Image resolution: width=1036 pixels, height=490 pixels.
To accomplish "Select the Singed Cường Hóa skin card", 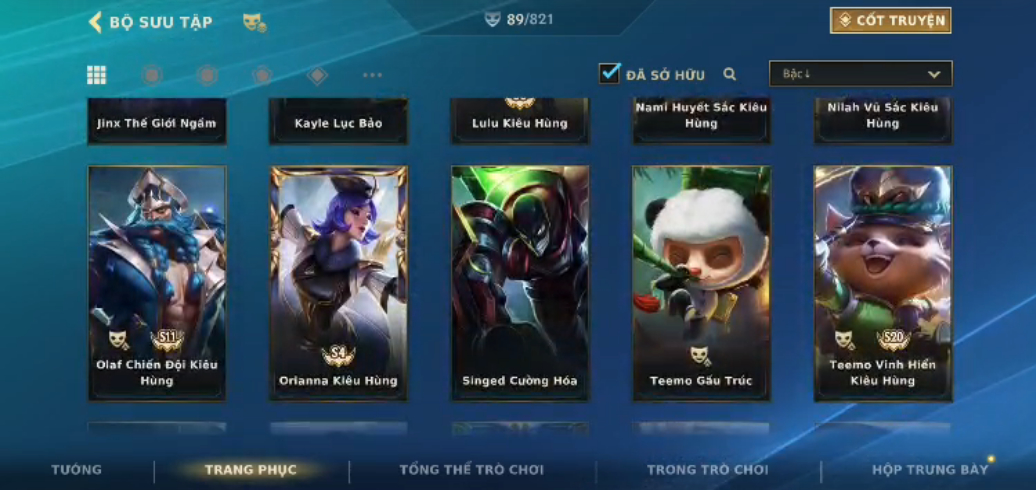I will coord(520,283).
